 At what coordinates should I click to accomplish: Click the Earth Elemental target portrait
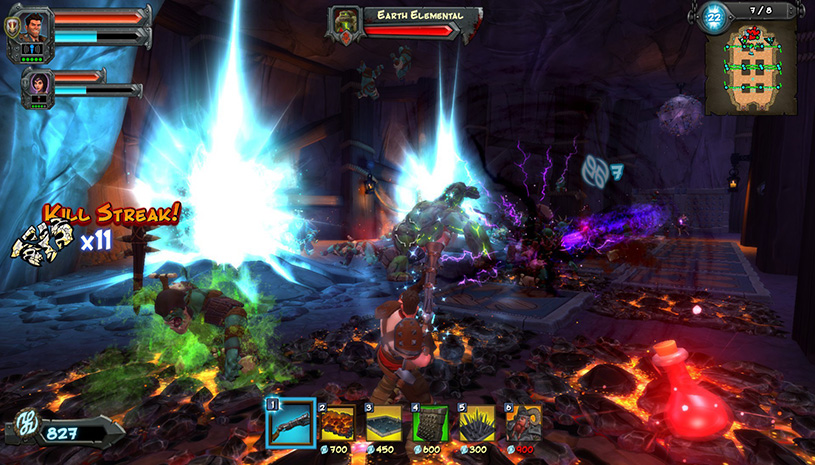pos(345,22)
